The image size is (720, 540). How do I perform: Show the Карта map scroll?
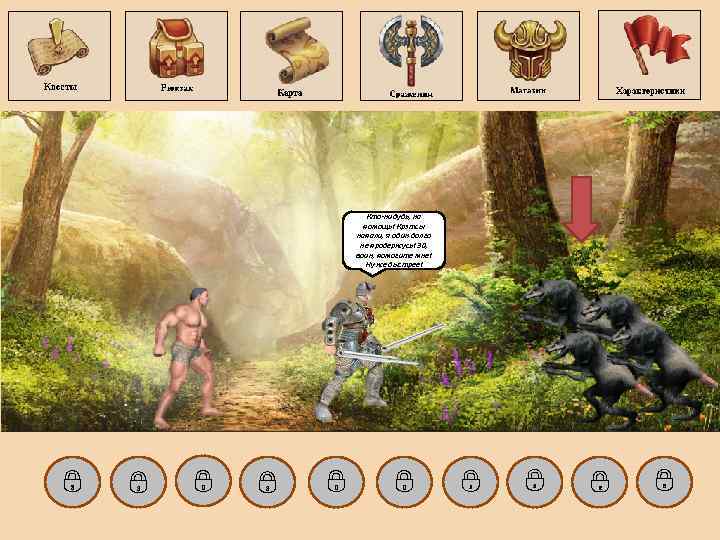click(292, 55)
